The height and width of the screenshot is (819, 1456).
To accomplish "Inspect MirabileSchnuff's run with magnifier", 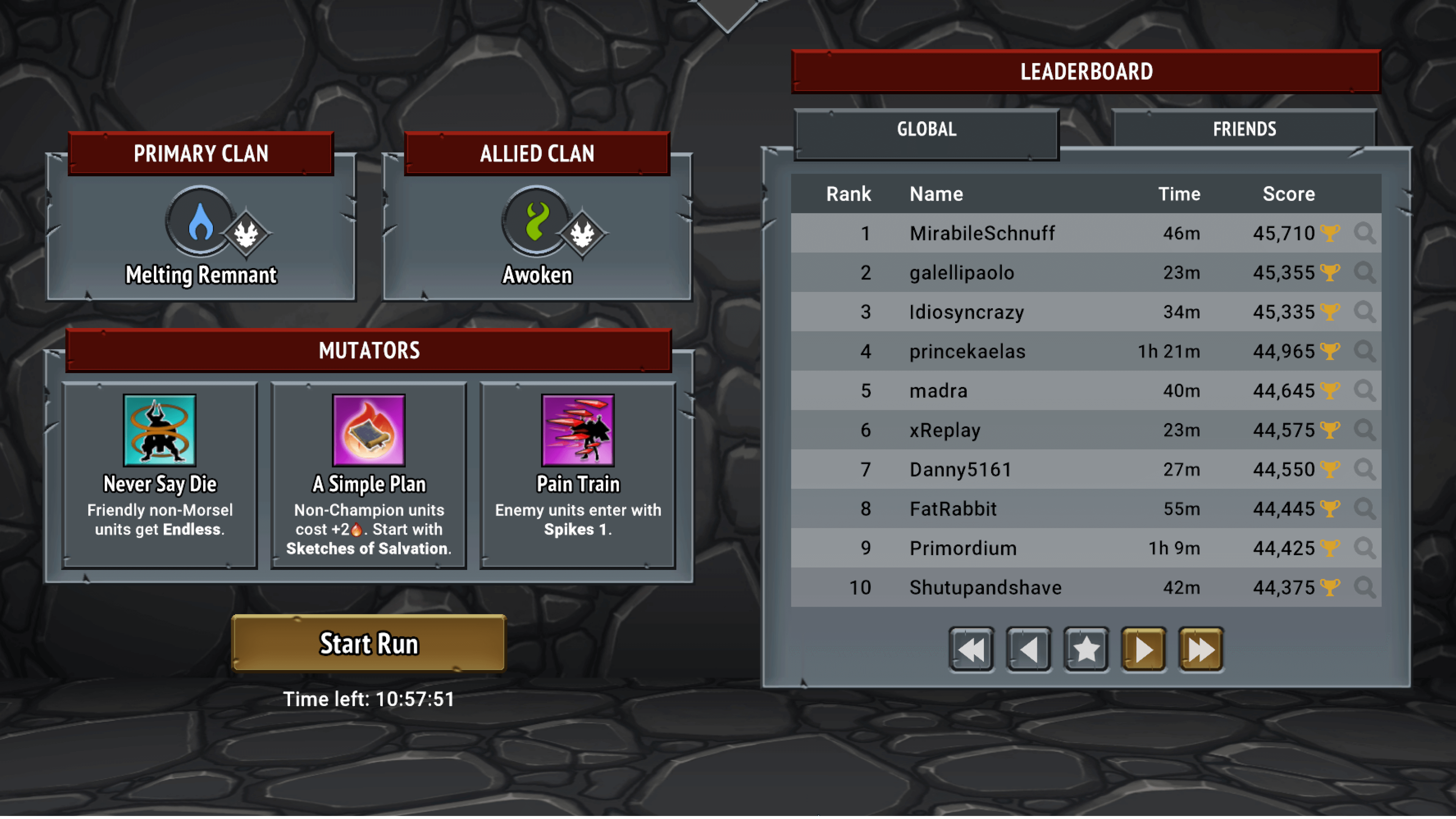I will (1365, 233).
